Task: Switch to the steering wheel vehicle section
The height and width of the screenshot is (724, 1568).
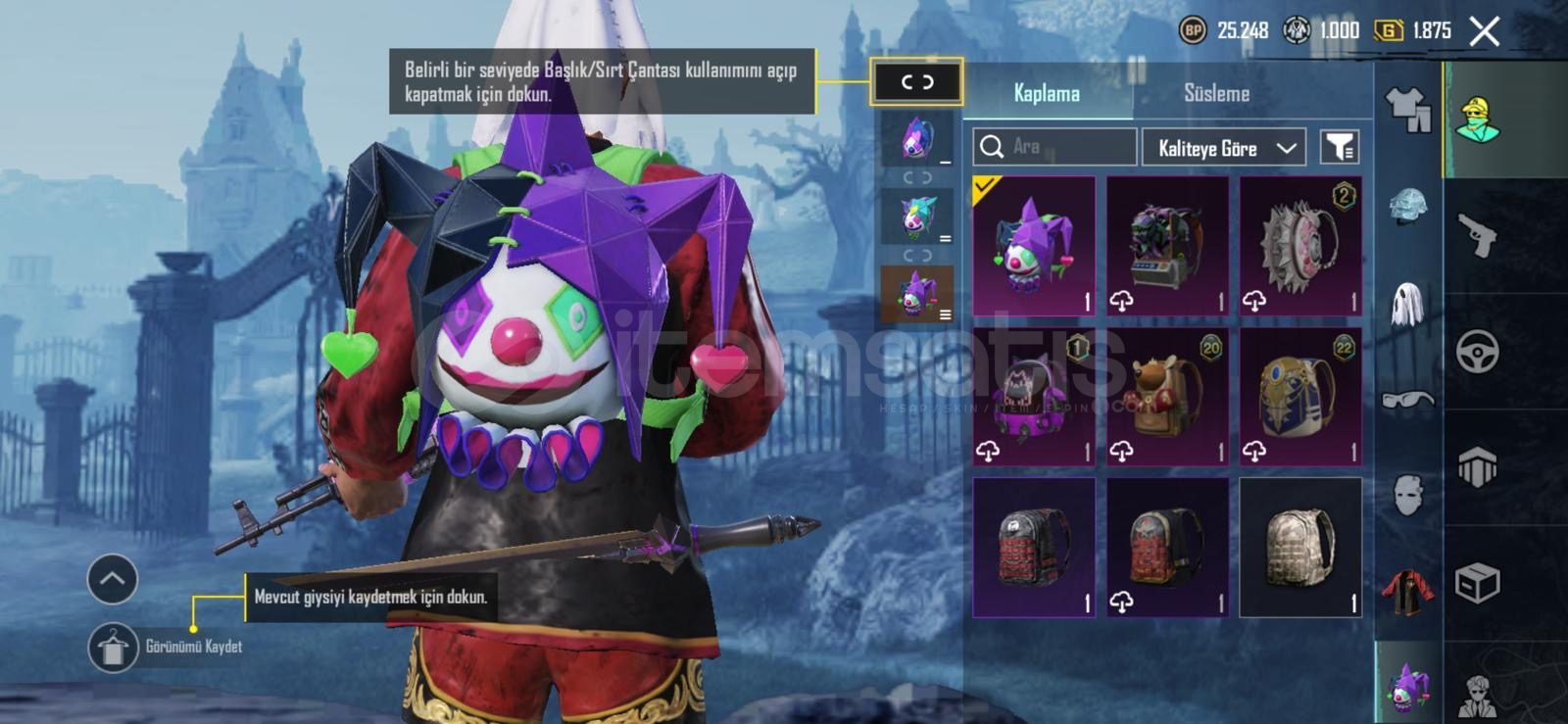Action: tap(1478, 352)
